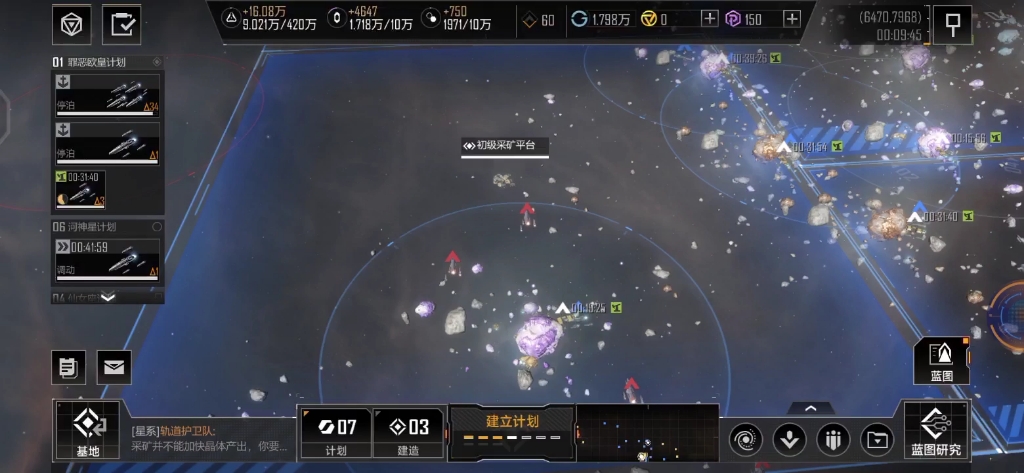Open the map pin marker button

pos(952,24)
